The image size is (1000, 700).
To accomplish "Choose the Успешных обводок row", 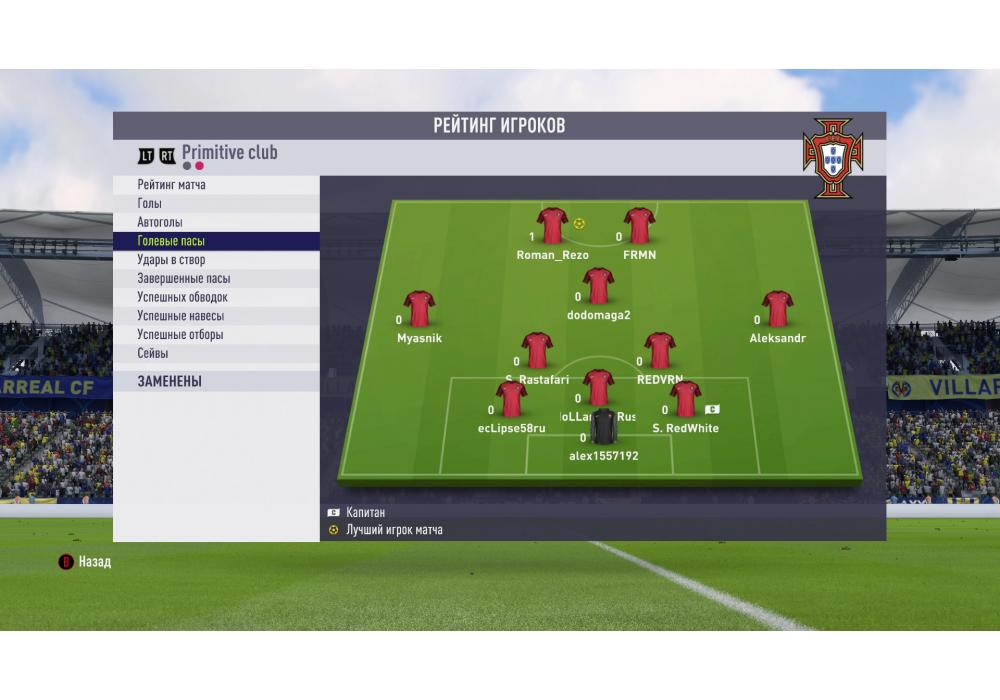I will pyautogui.click(x=216, y=297).
